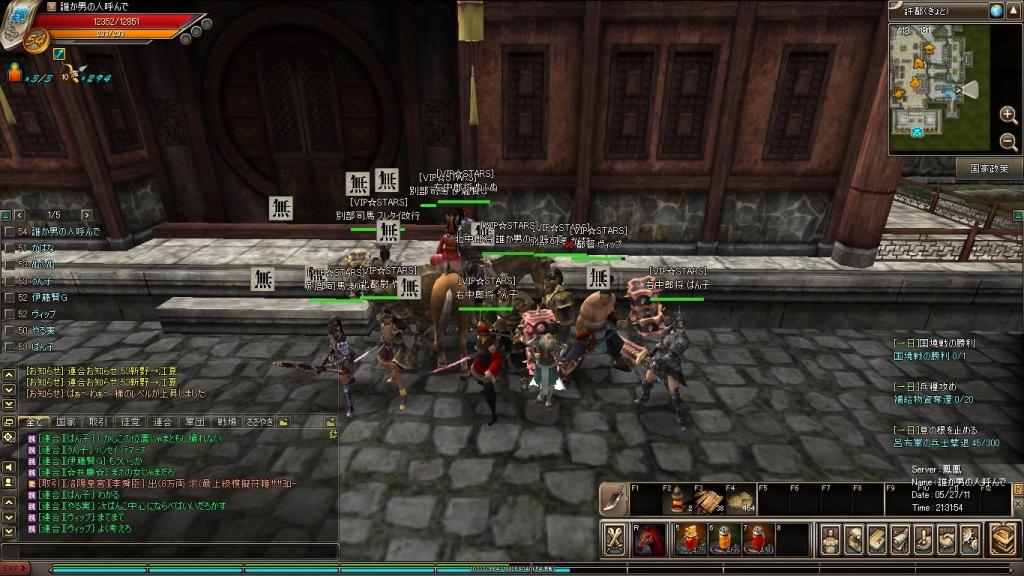Go to the next party list page

(86, 215)
